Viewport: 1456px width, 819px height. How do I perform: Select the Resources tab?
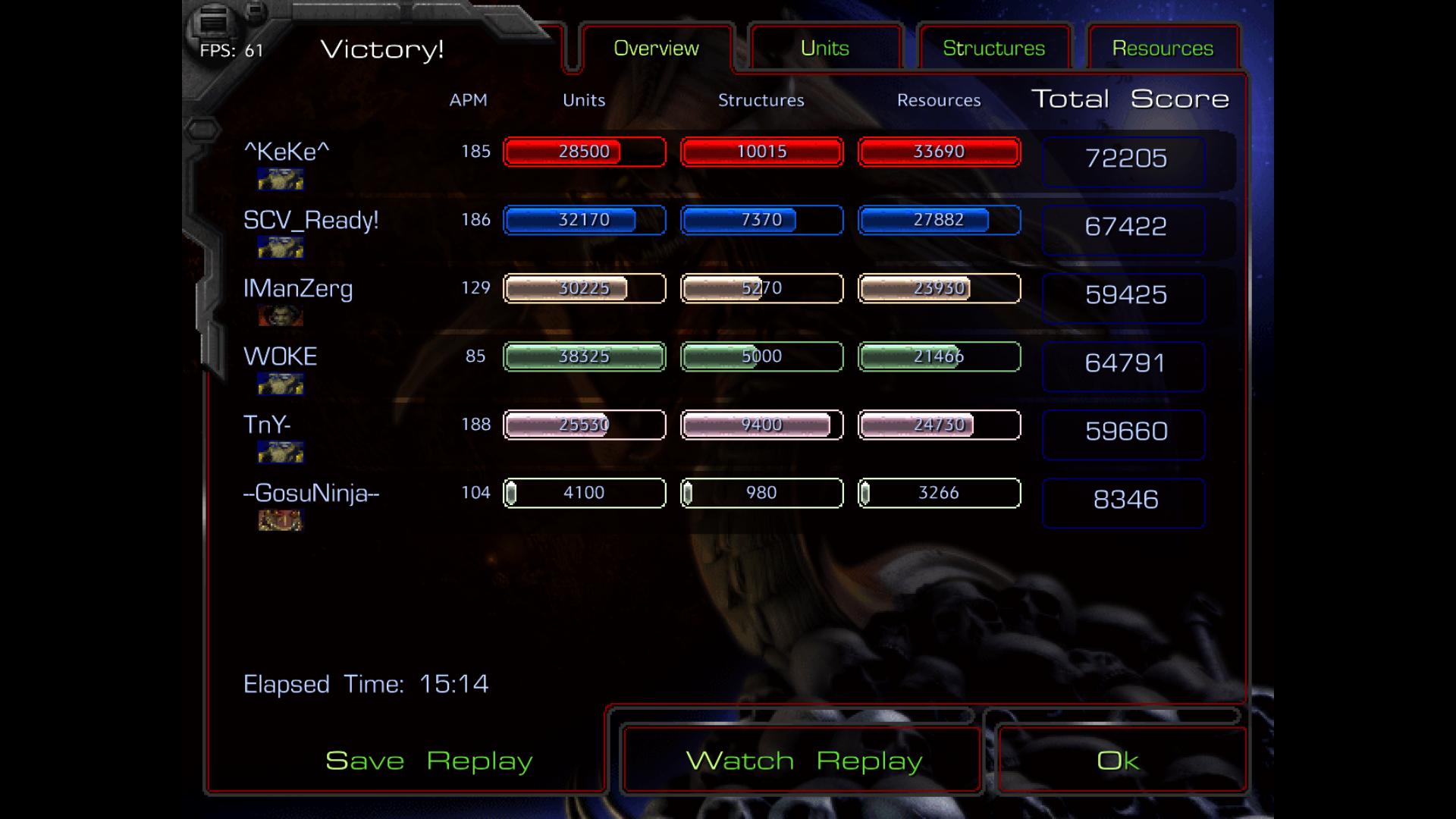[1163, 49]
